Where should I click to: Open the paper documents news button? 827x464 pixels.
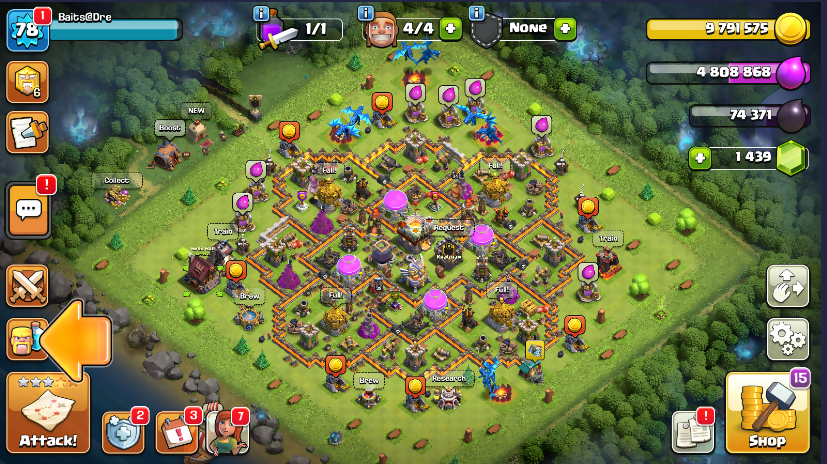point(692,431)
